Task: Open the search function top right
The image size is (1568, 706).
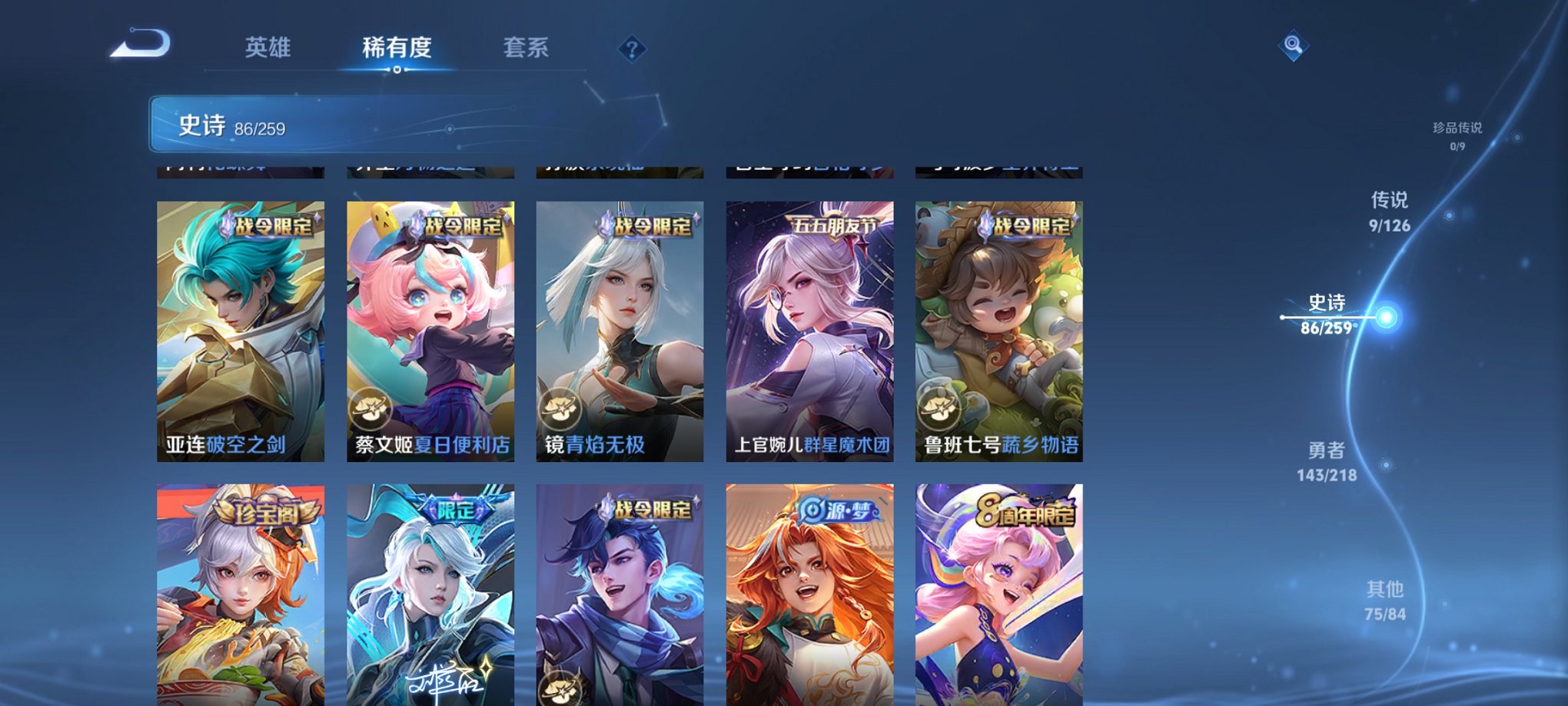Action: click(x=1292, y=46)
